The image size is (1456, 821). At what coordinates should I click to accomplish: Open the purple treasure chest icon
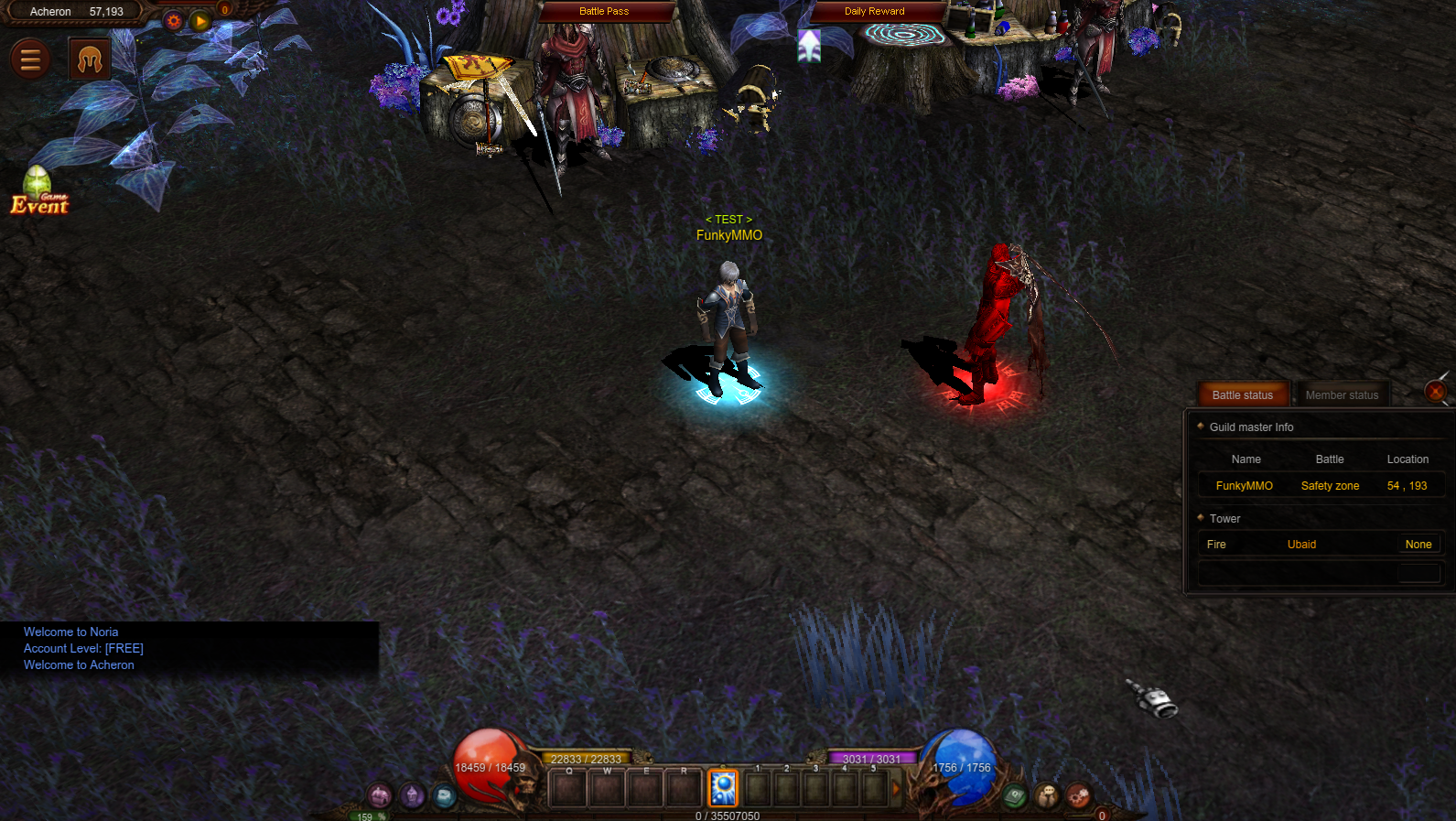[380, 796]
